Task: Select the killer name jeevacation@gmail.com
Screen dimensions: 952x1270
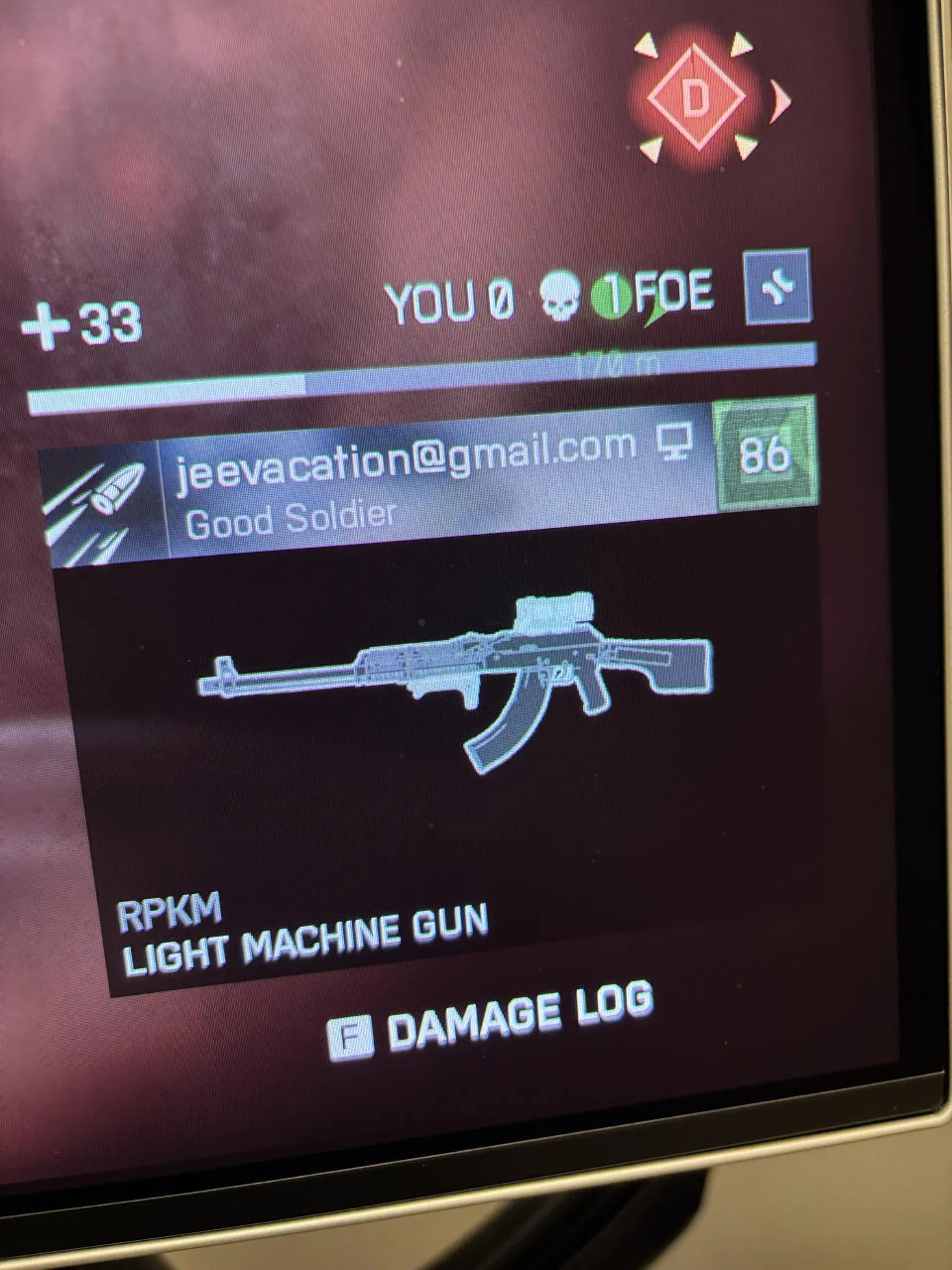Action: coord(406,457)
